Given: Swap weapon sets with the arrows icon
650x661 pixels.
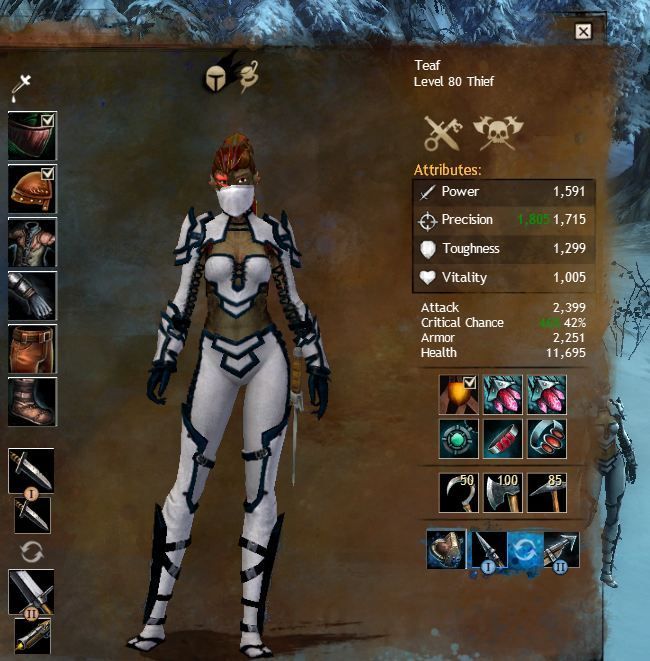Looking at the screenshot, I should [31, 551].
